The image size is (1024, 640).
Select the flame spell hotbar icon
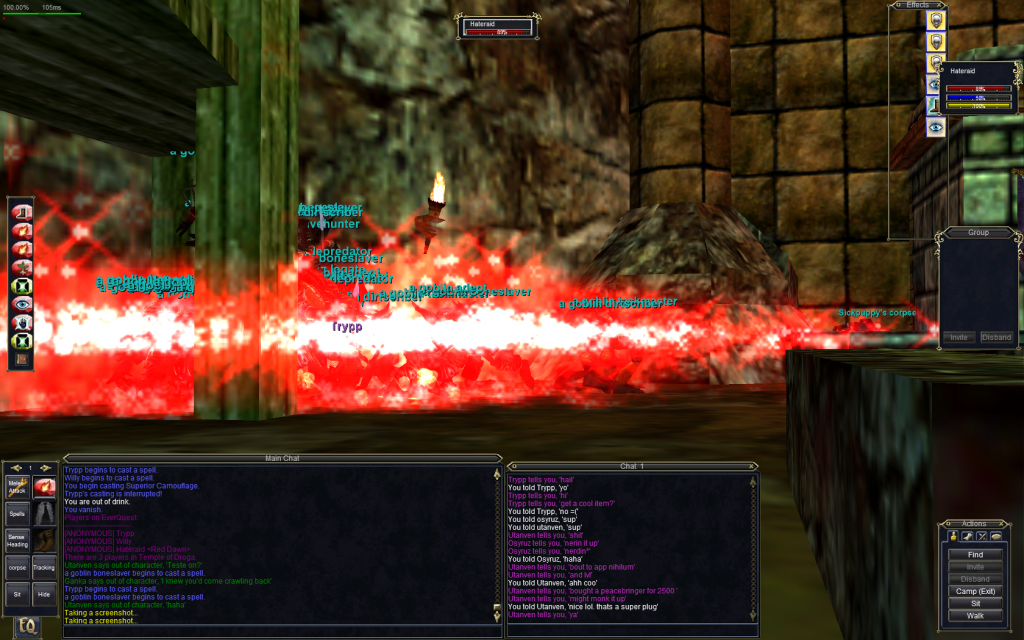44,487
